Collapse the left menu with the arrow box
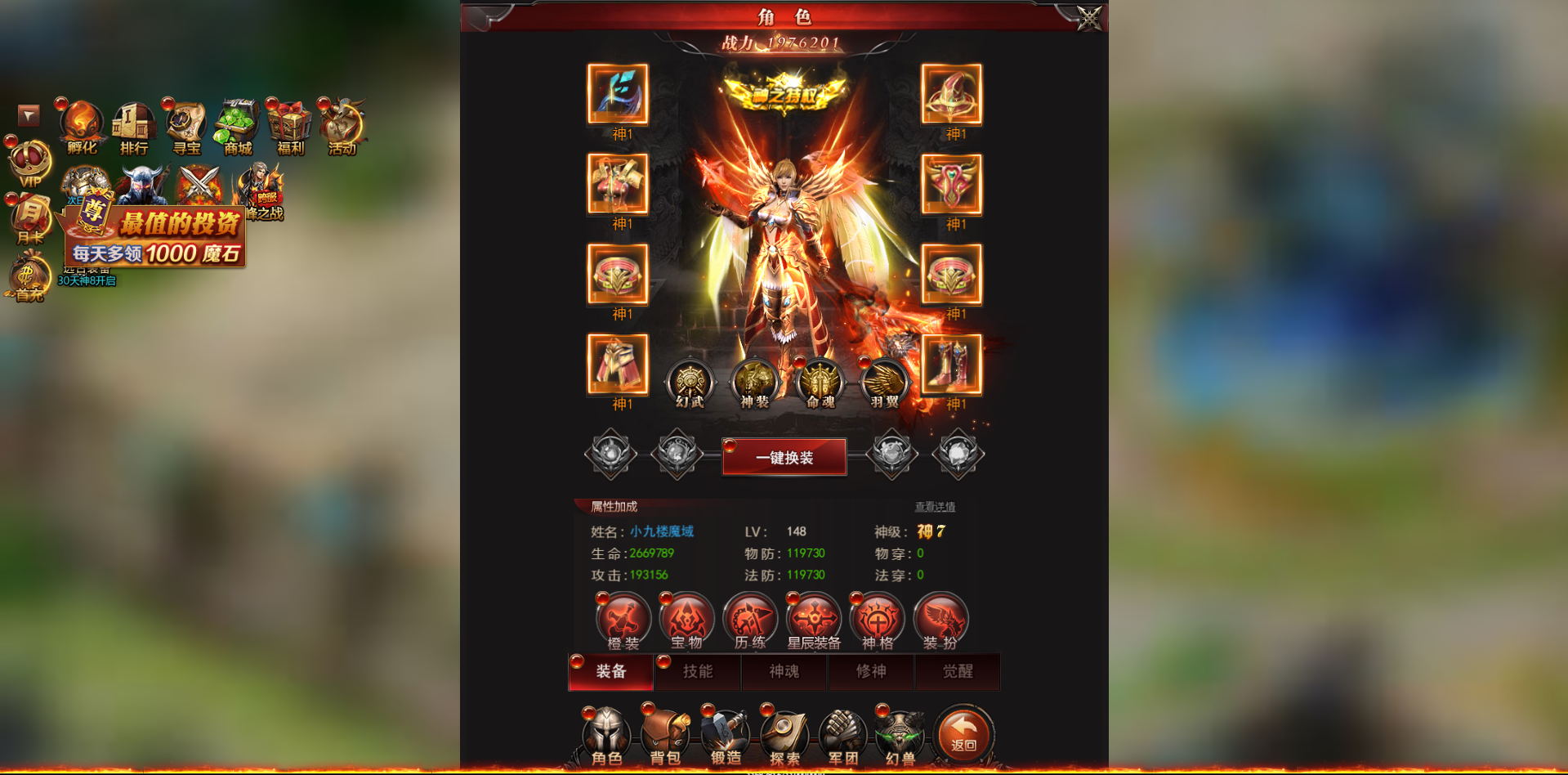The image size is (1568, 775). click(x=27, y=115)
